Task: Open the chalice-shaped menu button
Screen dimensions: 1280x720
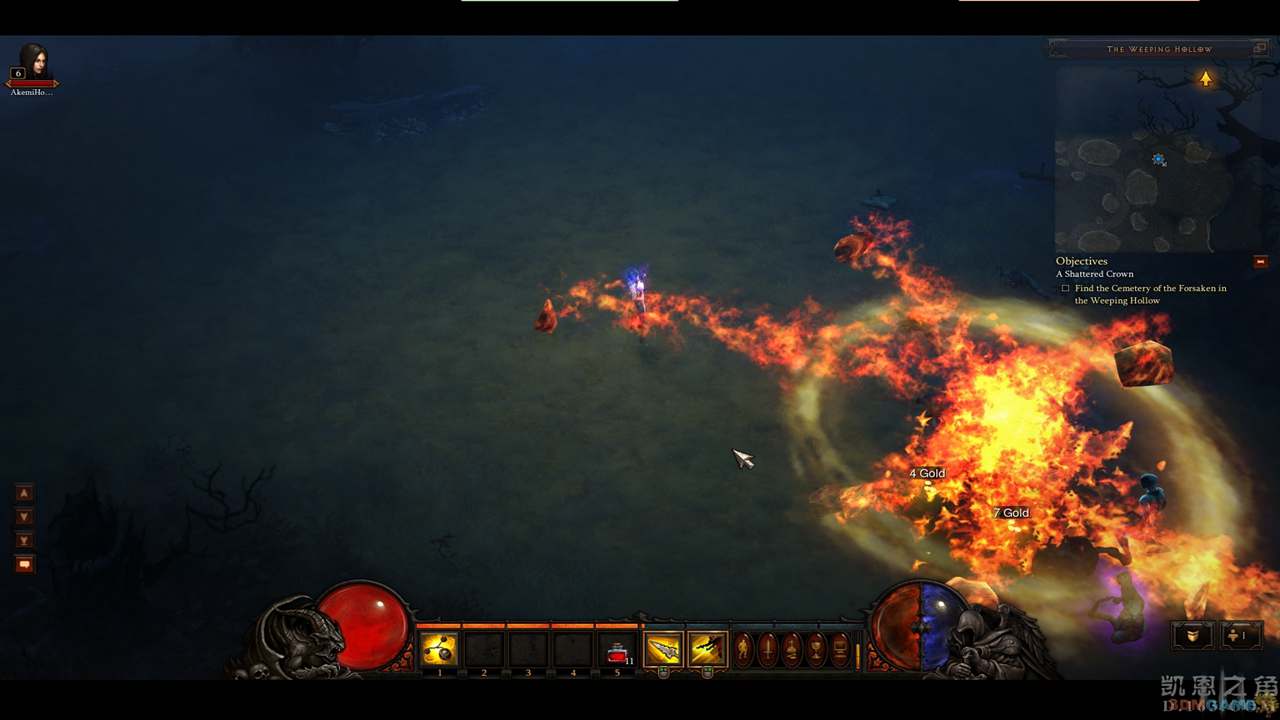Action: tap(816, 649)
